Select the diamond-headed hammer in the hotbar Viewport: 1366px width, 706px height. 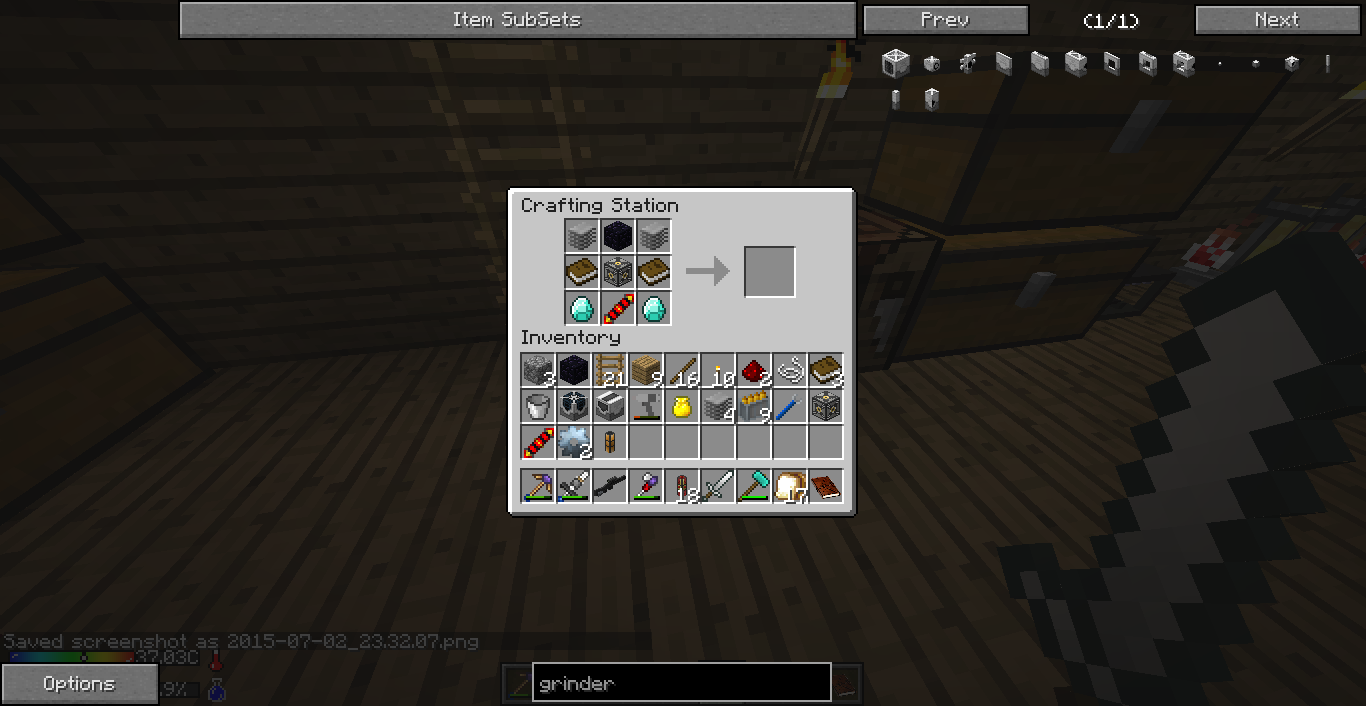(x=753, y=487)
